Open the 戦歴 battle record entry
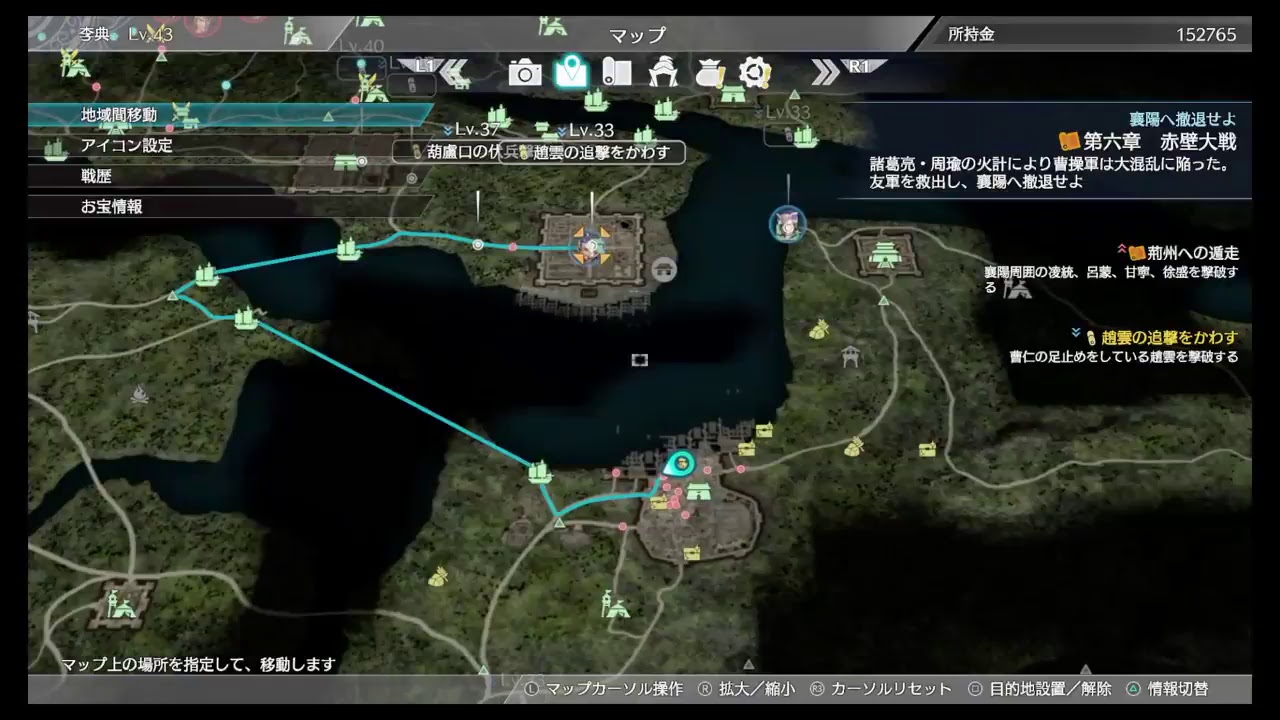The height and width of the screenshot is (720, 1280). (x=97, y=176)
